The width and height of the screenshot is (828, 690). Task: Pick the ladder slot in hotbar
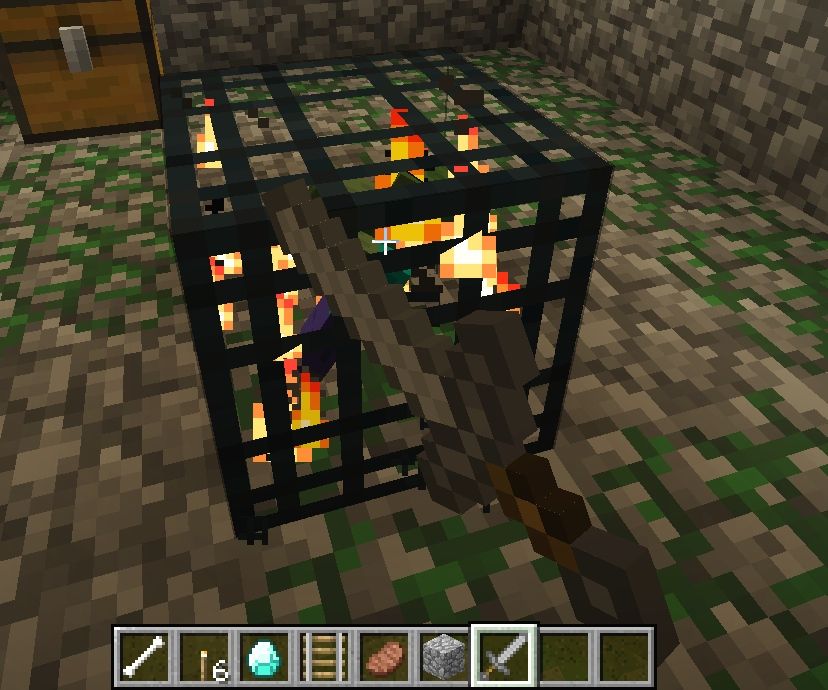(324, 656)
